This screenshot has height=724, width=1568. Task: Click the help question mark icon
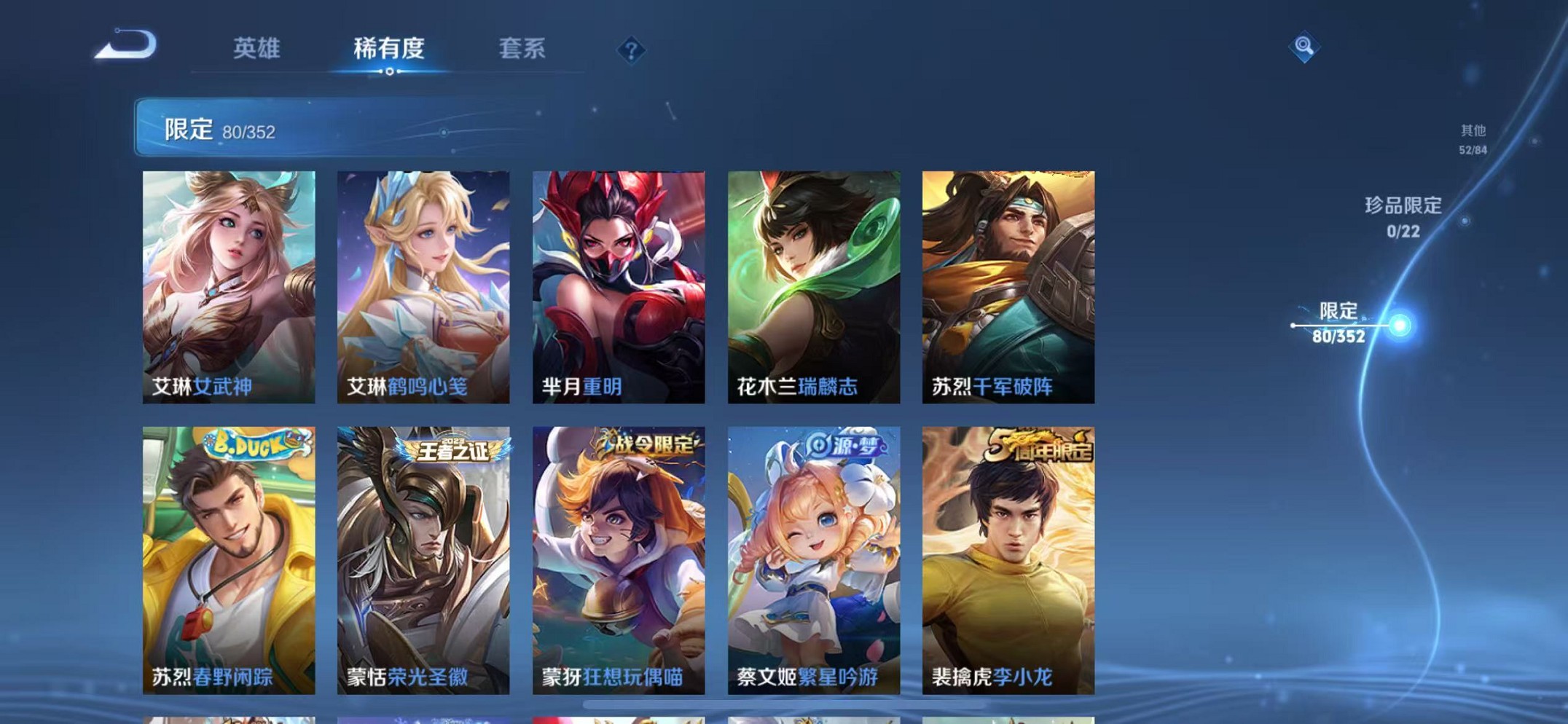(x=632, y=50)
